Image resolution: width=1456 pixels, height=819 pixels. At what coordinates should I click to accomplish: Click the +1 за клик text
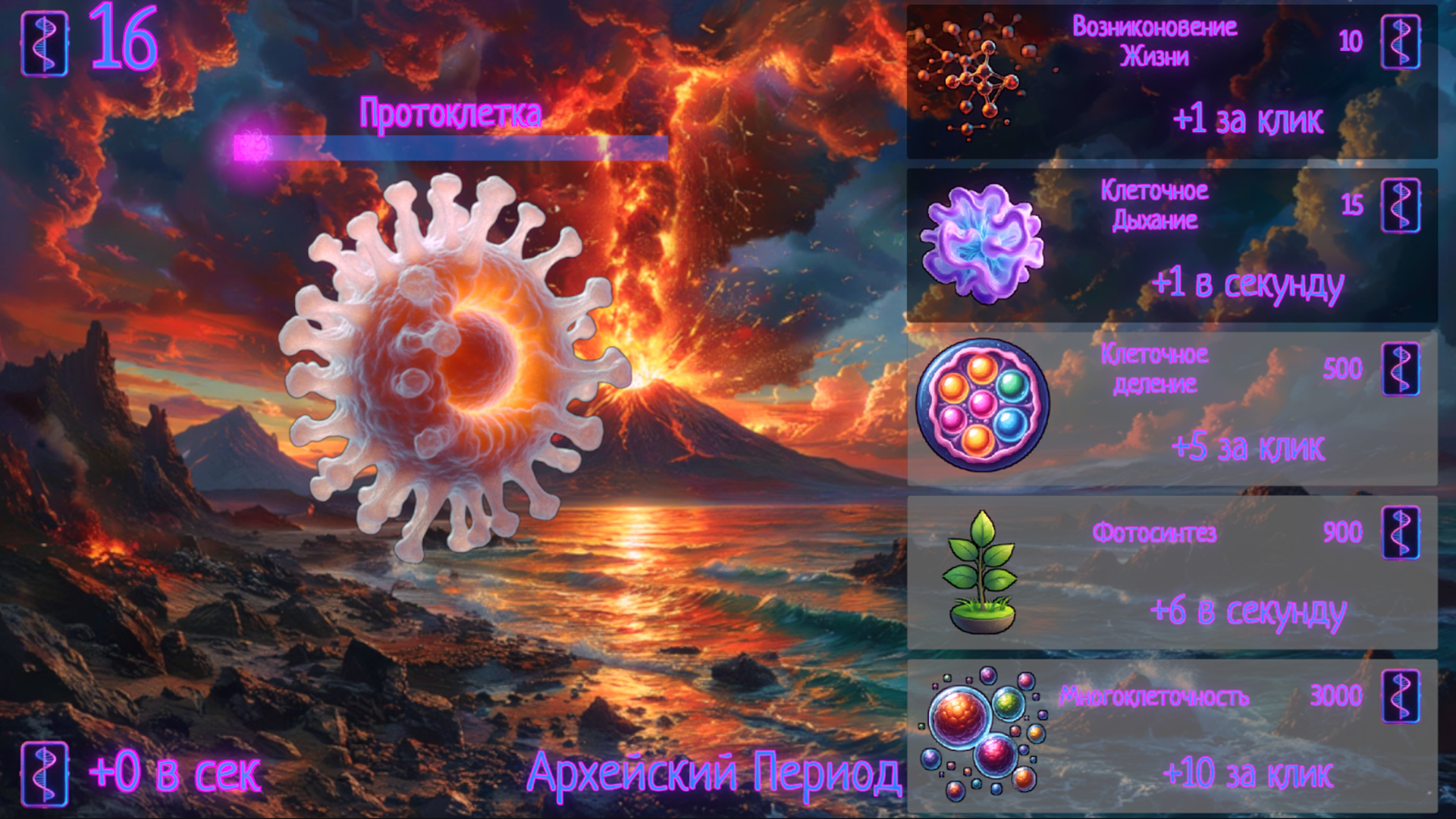pyautogui.click(x=1247, y=118)
